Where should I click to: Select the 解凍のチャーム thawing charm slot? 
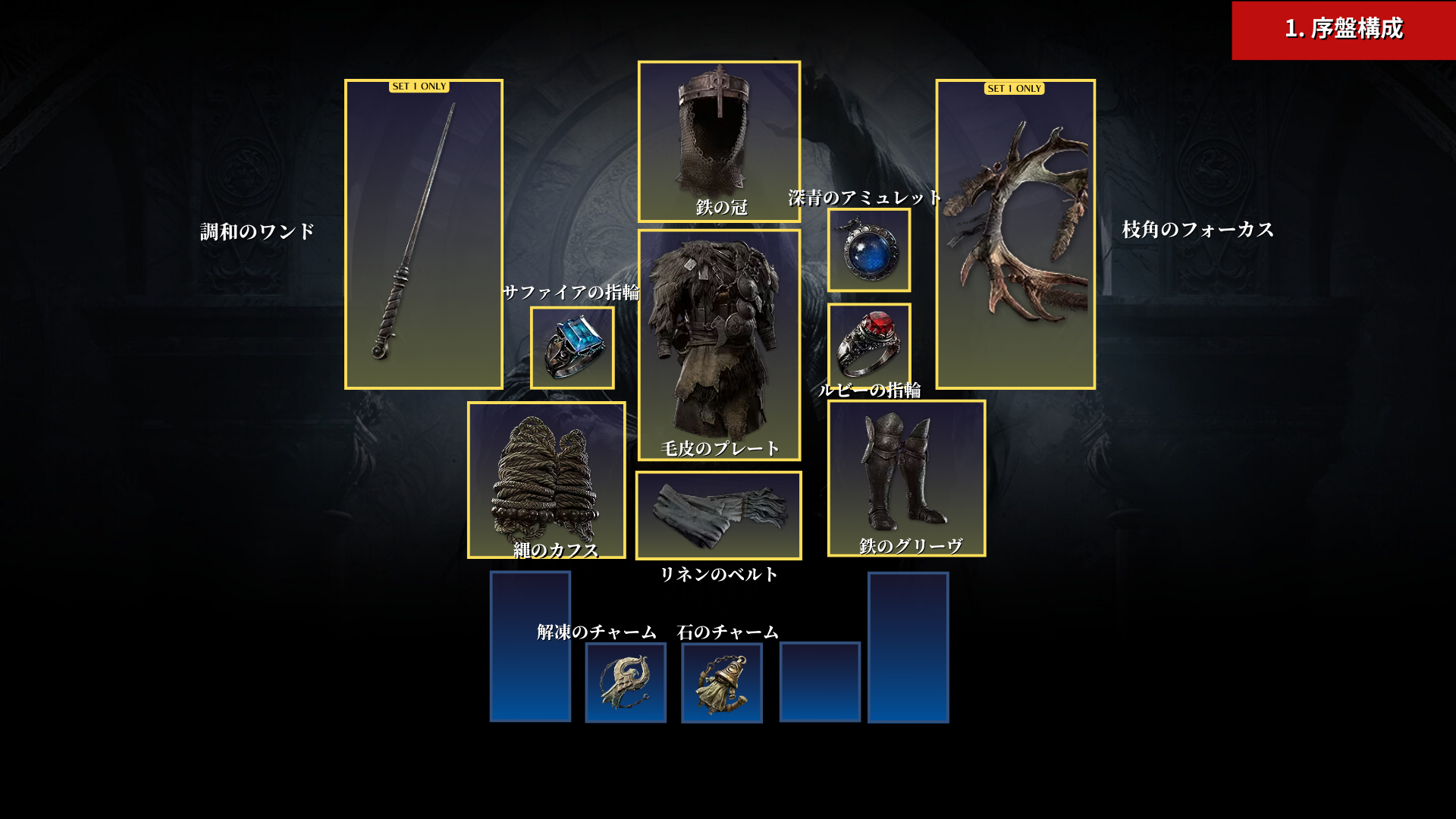click(x=626, y=682)
